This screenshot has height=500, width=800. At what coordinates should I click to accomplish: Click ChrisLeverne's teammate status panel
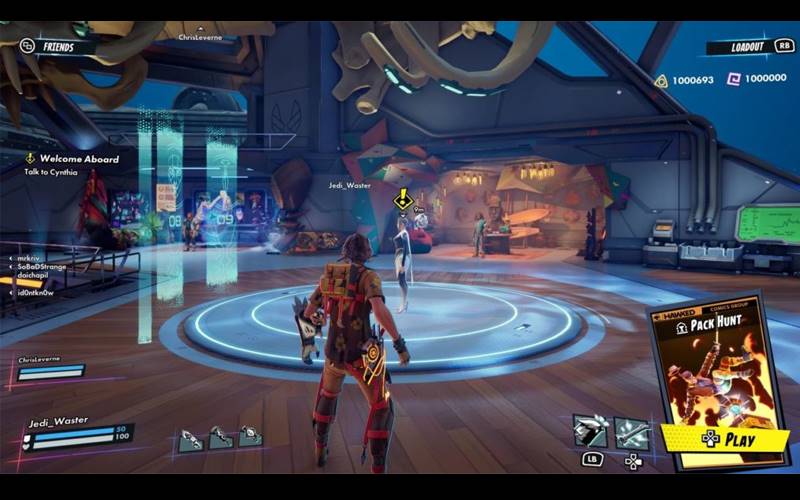51,367
